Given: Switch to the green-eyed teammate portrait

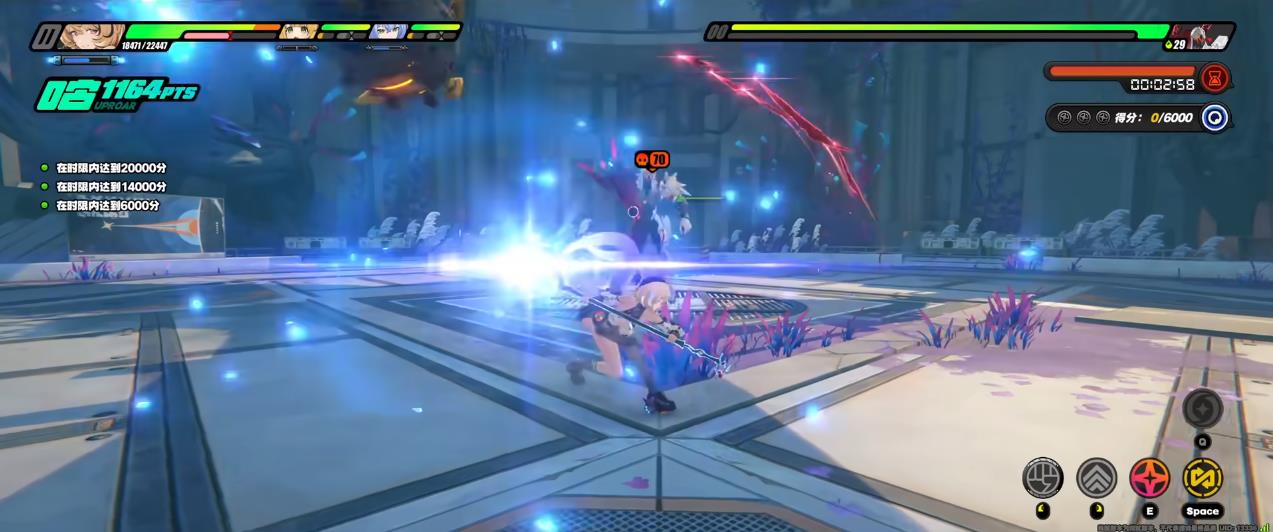Looking at the screenshot, I should click(x=298, y=32).
